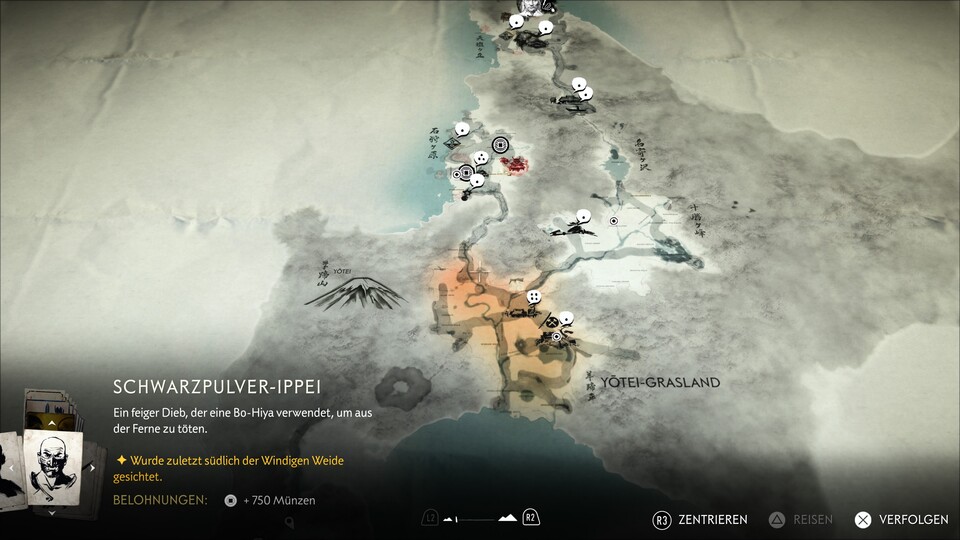Select the four-dot speech bubble marker

click(535, 297)
